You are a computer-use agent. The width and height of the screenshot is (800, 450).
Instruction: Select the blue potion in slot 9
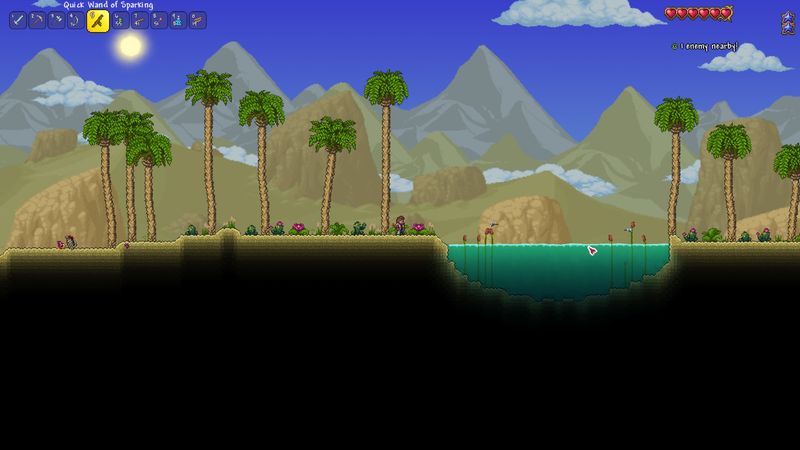tap(178, 20)
